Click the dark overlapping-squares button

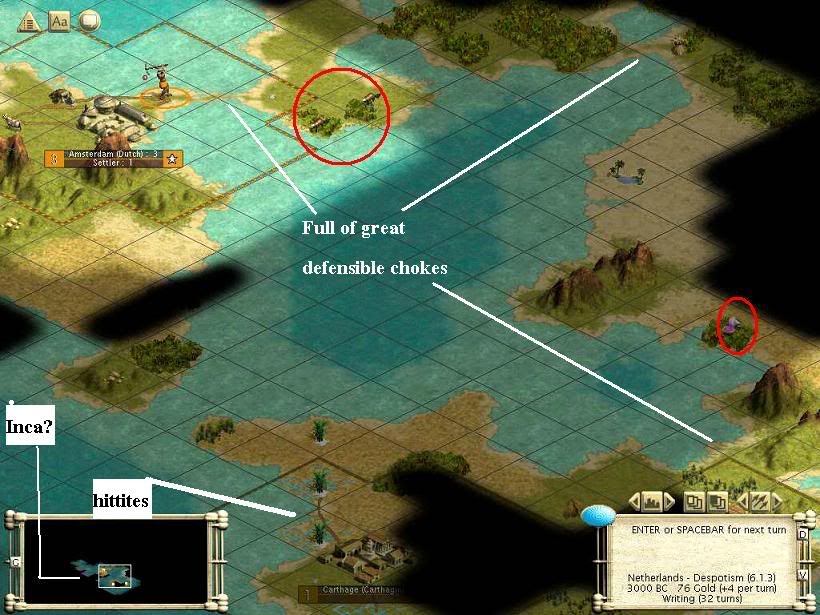pos(718,500)
